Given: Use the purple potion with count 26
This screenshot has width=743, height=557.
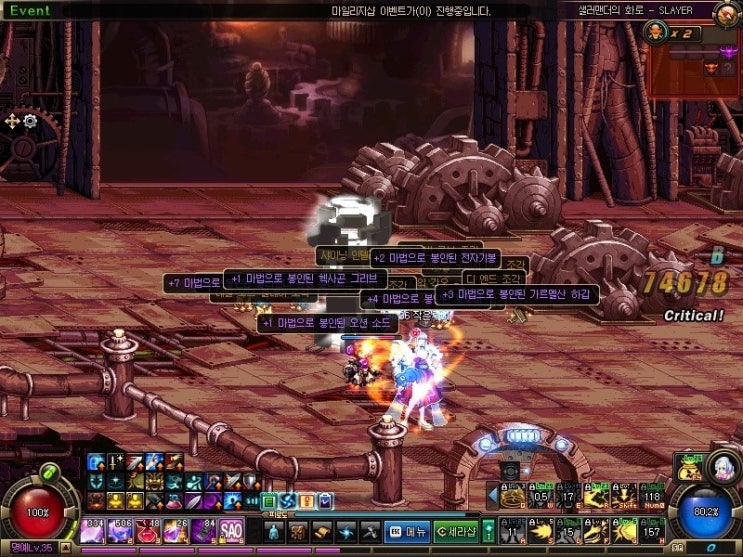Looking at the screenshot, I should 177,529.
